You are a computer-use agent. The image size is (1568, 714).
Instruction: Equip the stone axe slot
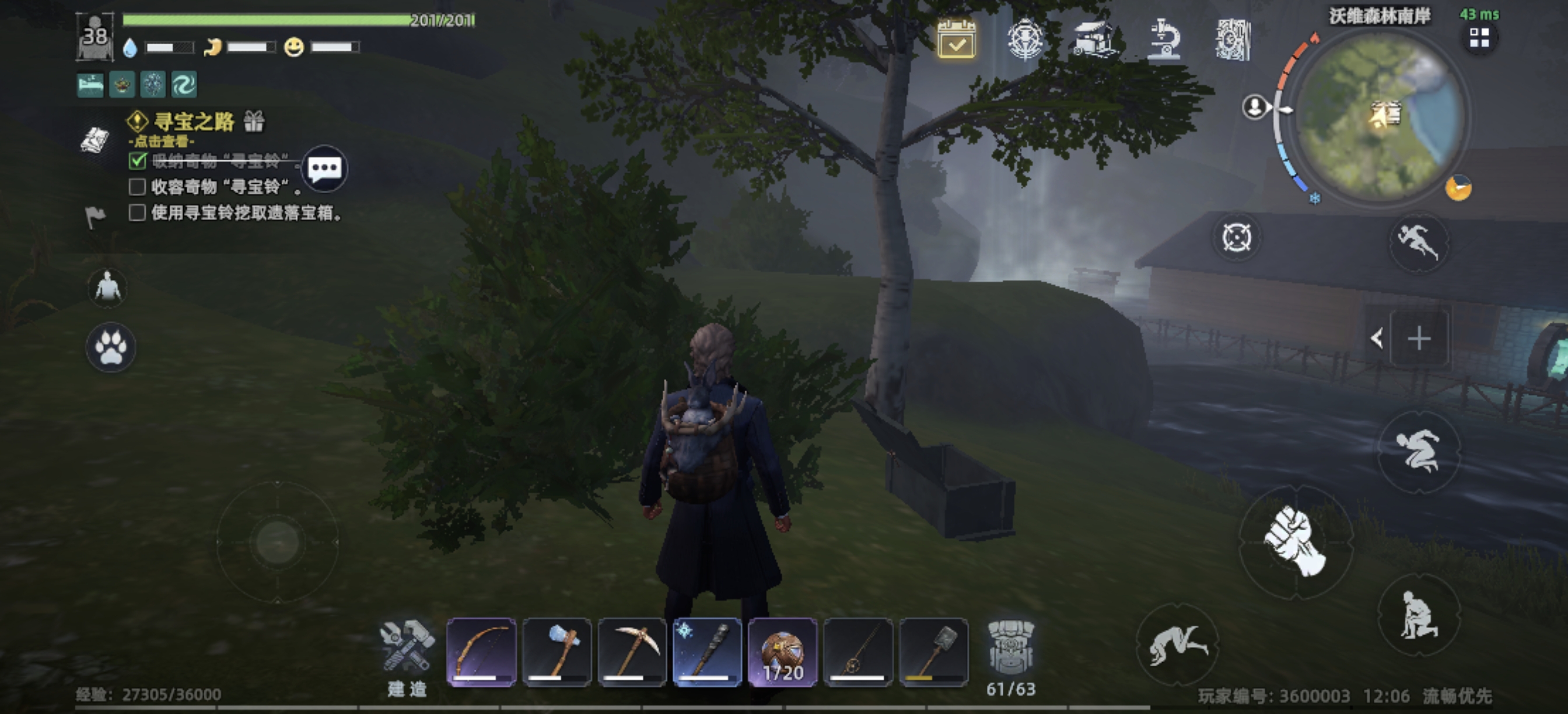[557, 652]
